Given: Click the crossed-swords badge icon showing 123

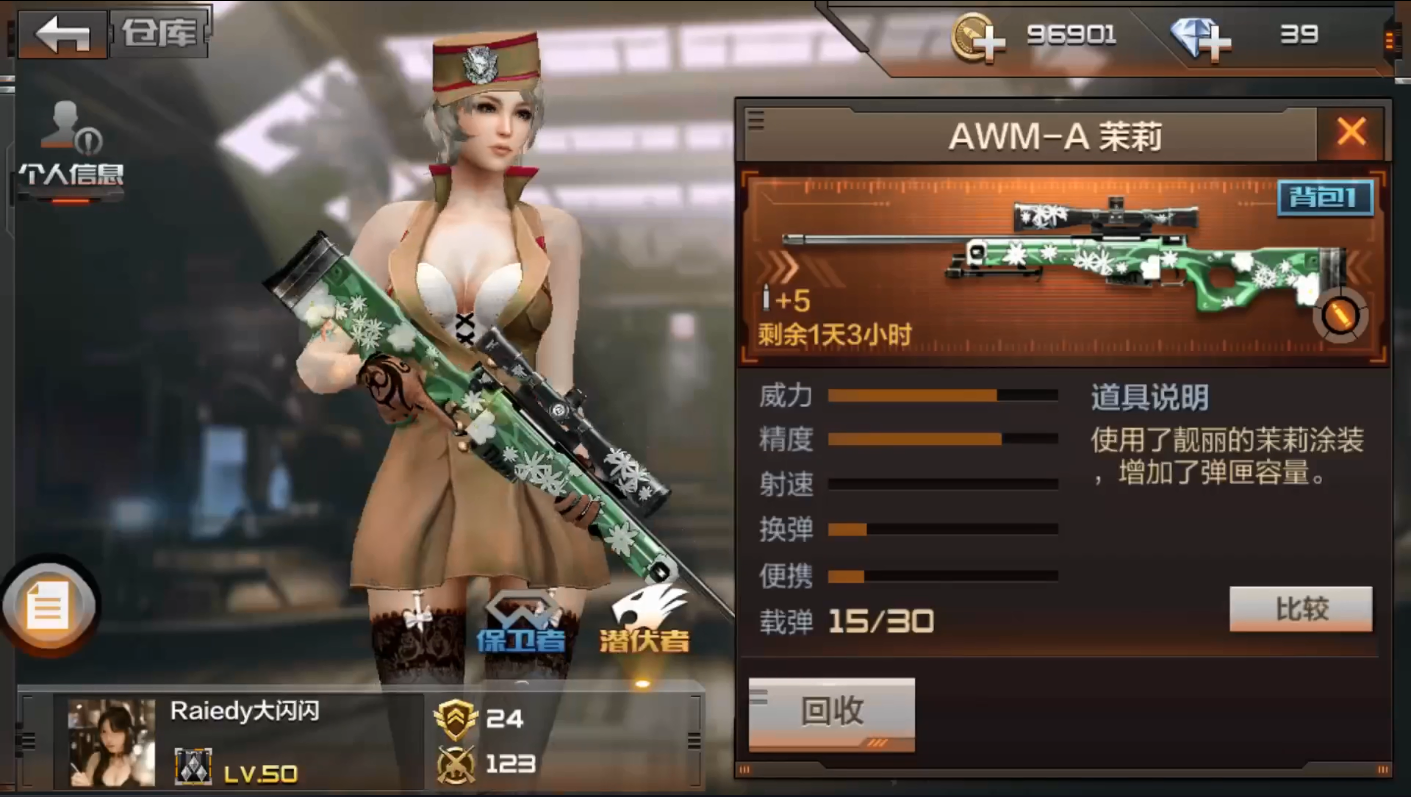Looking at the screenshot, I should 456,764.
